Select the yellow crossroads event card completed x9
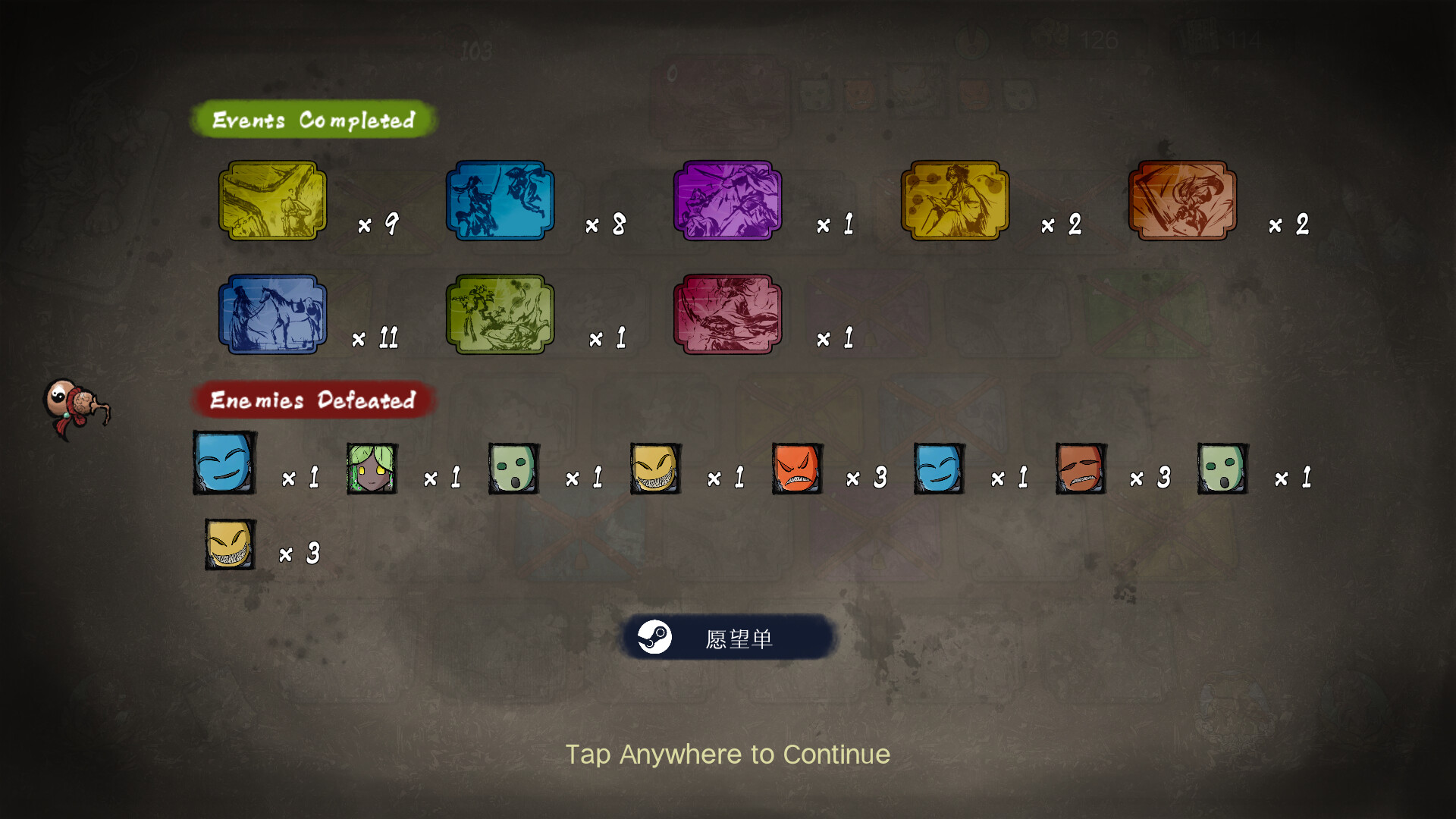 coord(271,201)
